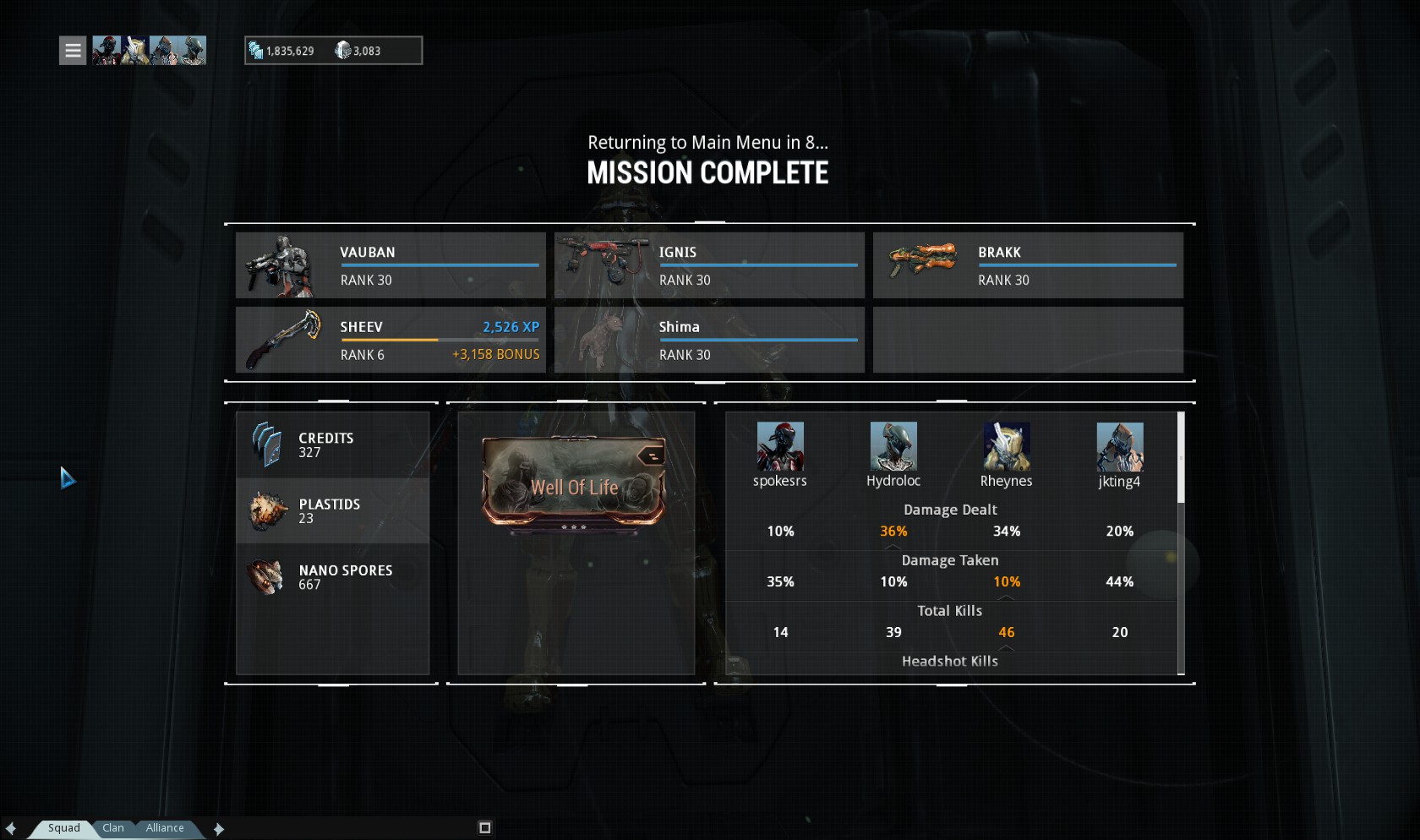Click the Credits reward row
The width and height of the screenshot is (1420, 840).
click(332, 445)
